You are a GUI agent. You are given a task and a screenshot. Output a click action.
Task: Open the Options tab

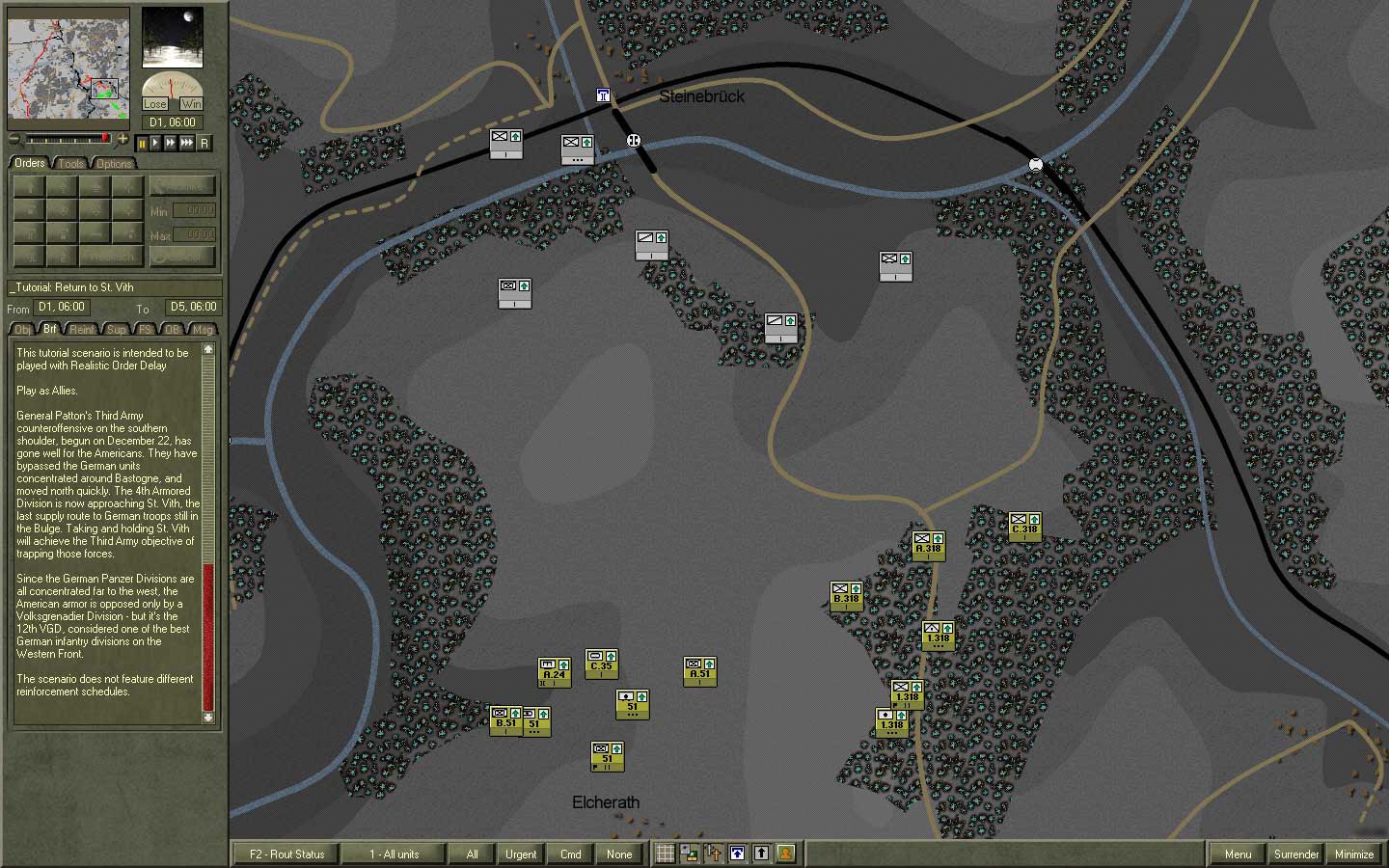pos(114,163)
